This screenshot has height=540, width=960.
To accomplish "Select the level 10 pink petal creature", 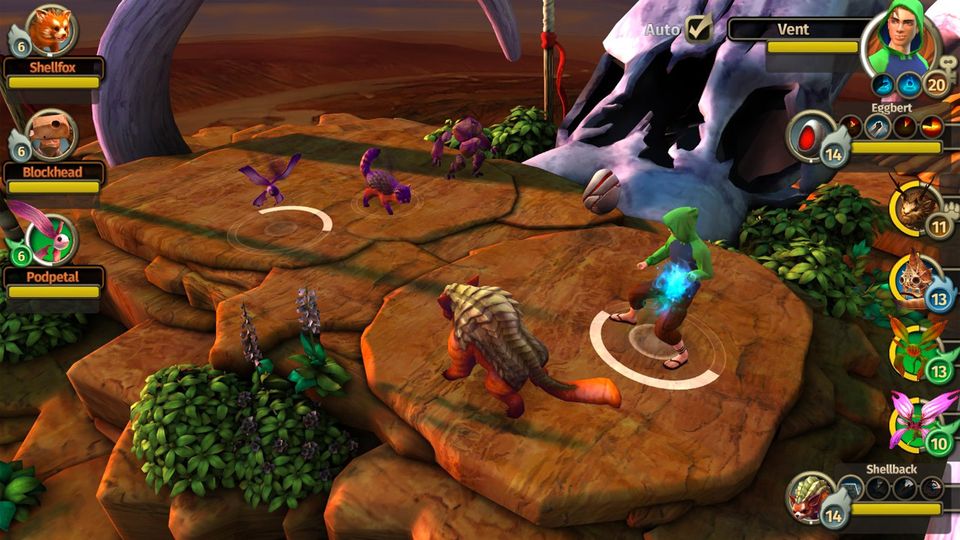I will click(x=914, y=417).
